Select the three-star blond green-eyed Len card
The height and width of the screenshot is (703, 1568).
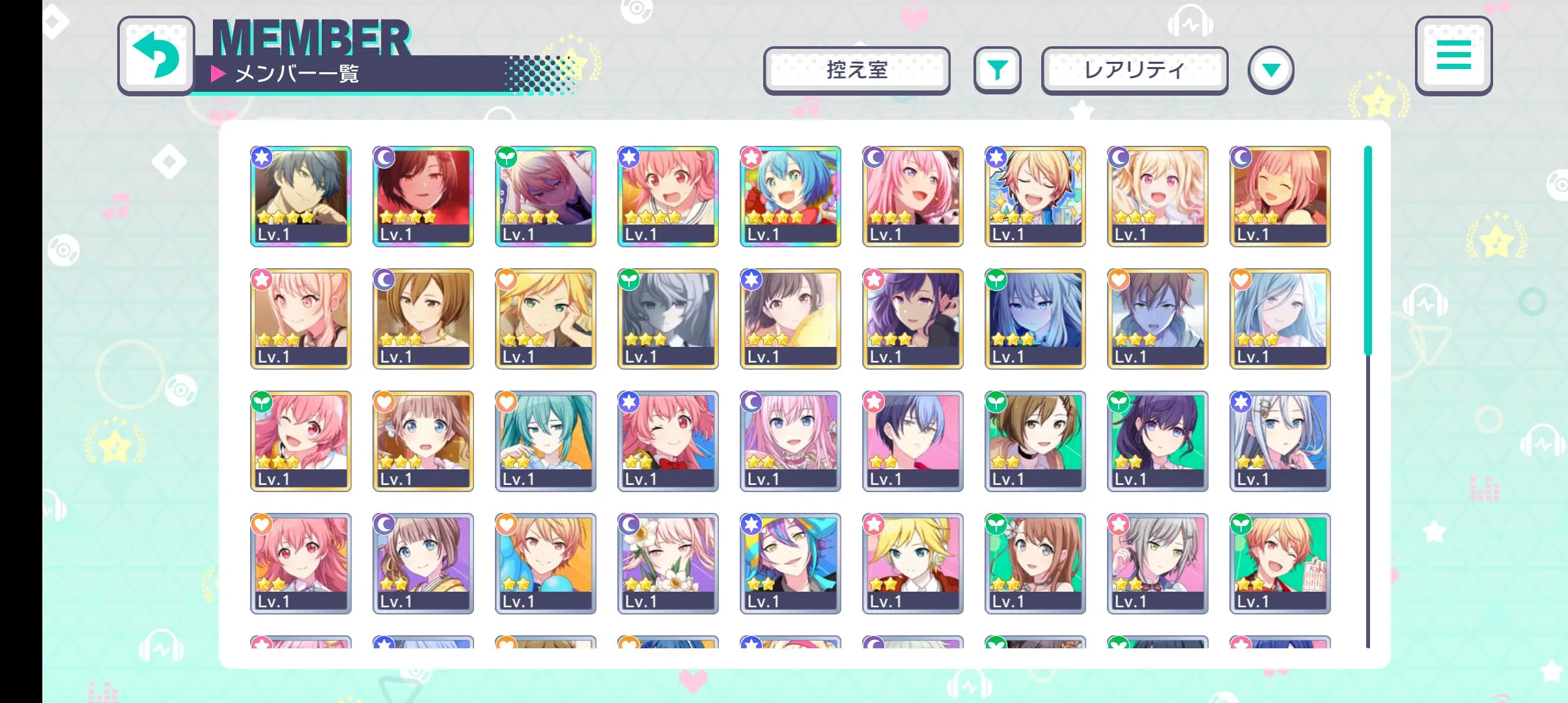click(546, 319)
